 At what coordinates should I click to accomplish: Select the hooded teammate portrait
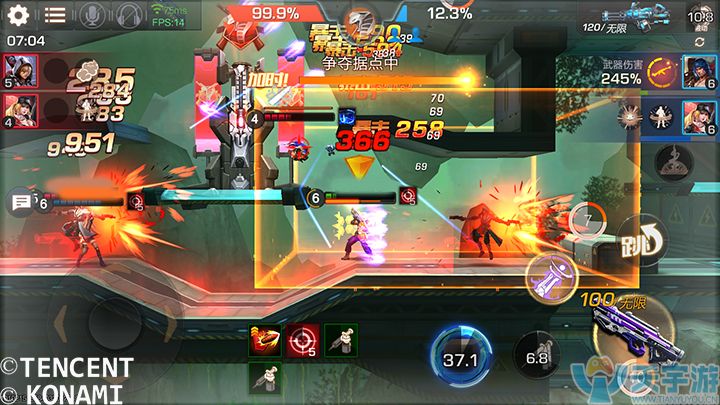pos(22,69)
